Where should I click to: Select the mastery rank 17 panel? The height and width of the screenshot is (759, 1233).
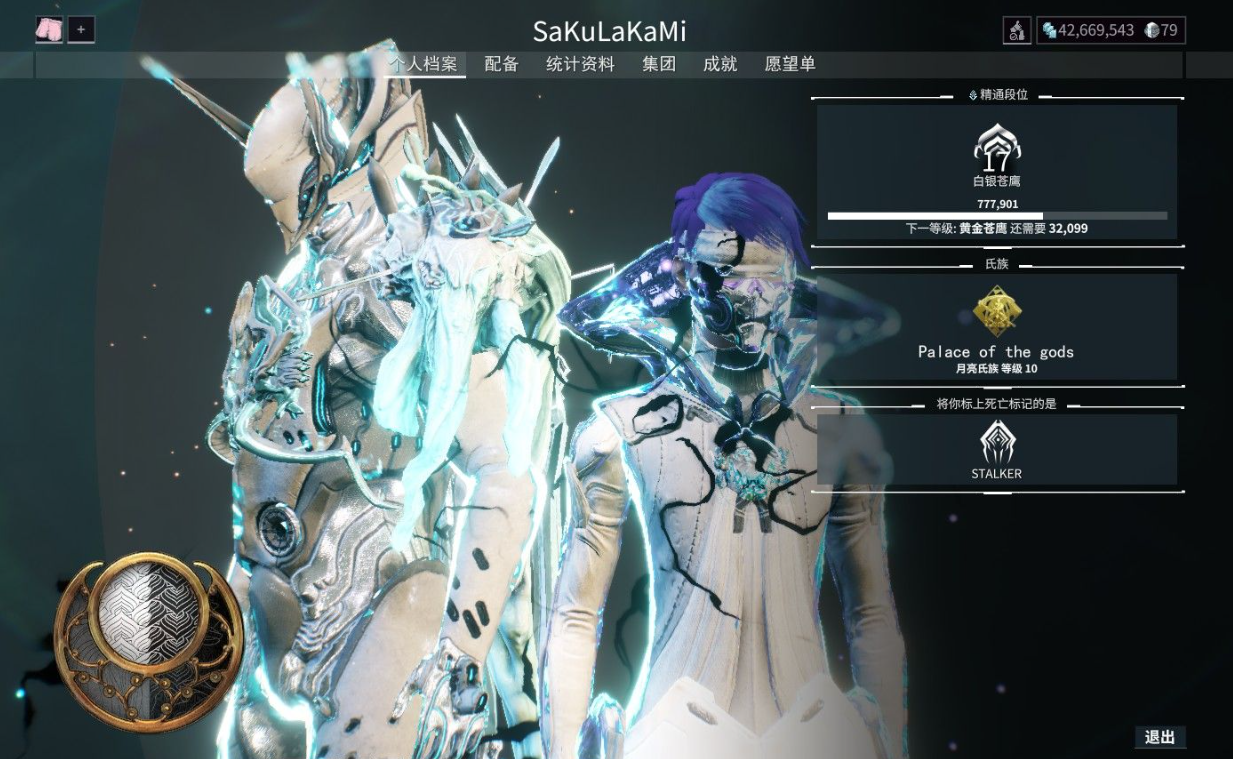996,172
